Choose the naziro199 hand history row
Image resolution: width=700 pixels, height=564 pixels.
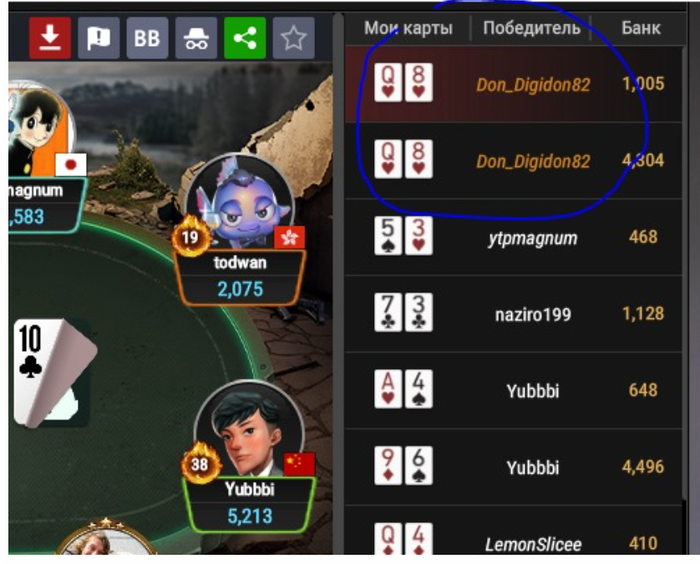point(520,314)
